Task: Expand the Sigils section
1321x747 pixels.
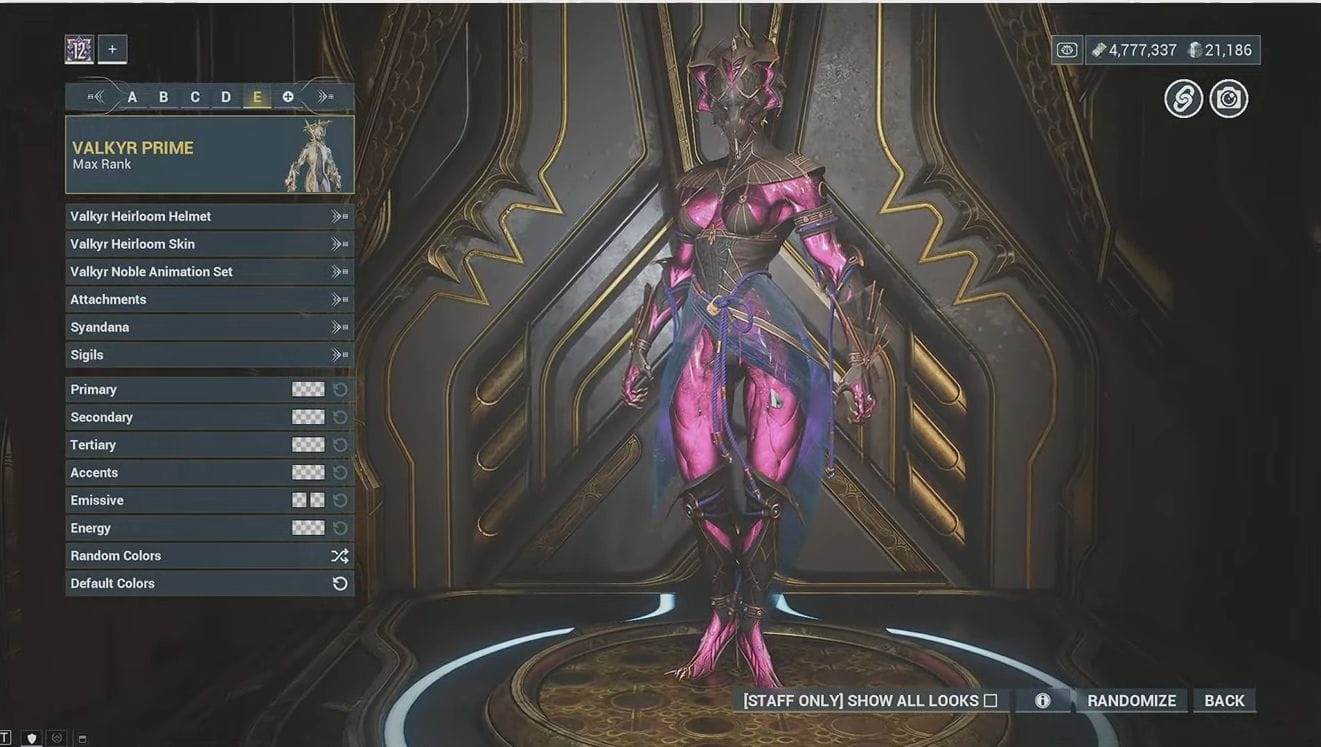Action: 208,354
